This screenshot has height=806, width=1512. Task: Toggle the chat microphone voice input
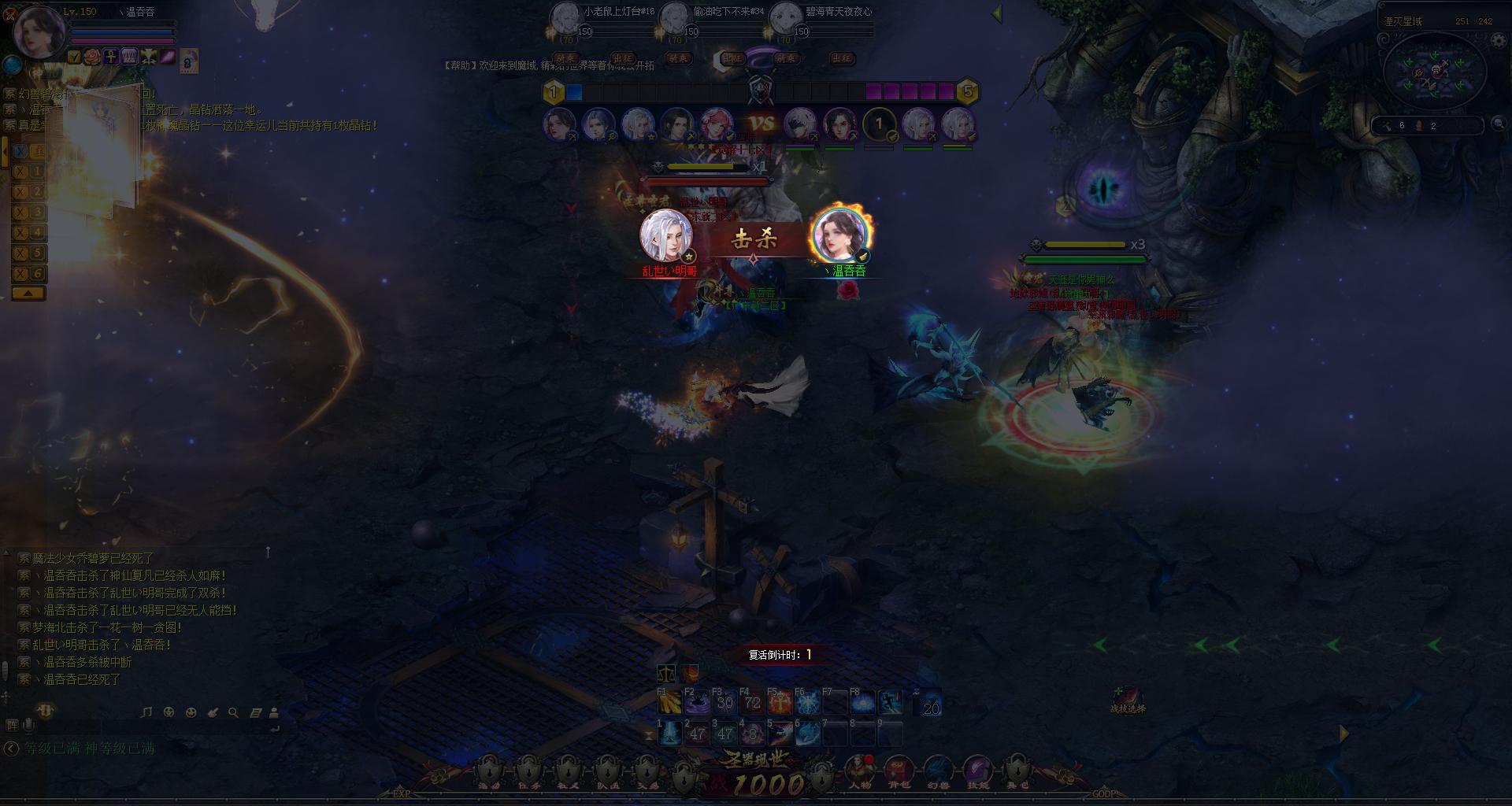[29, 725]
